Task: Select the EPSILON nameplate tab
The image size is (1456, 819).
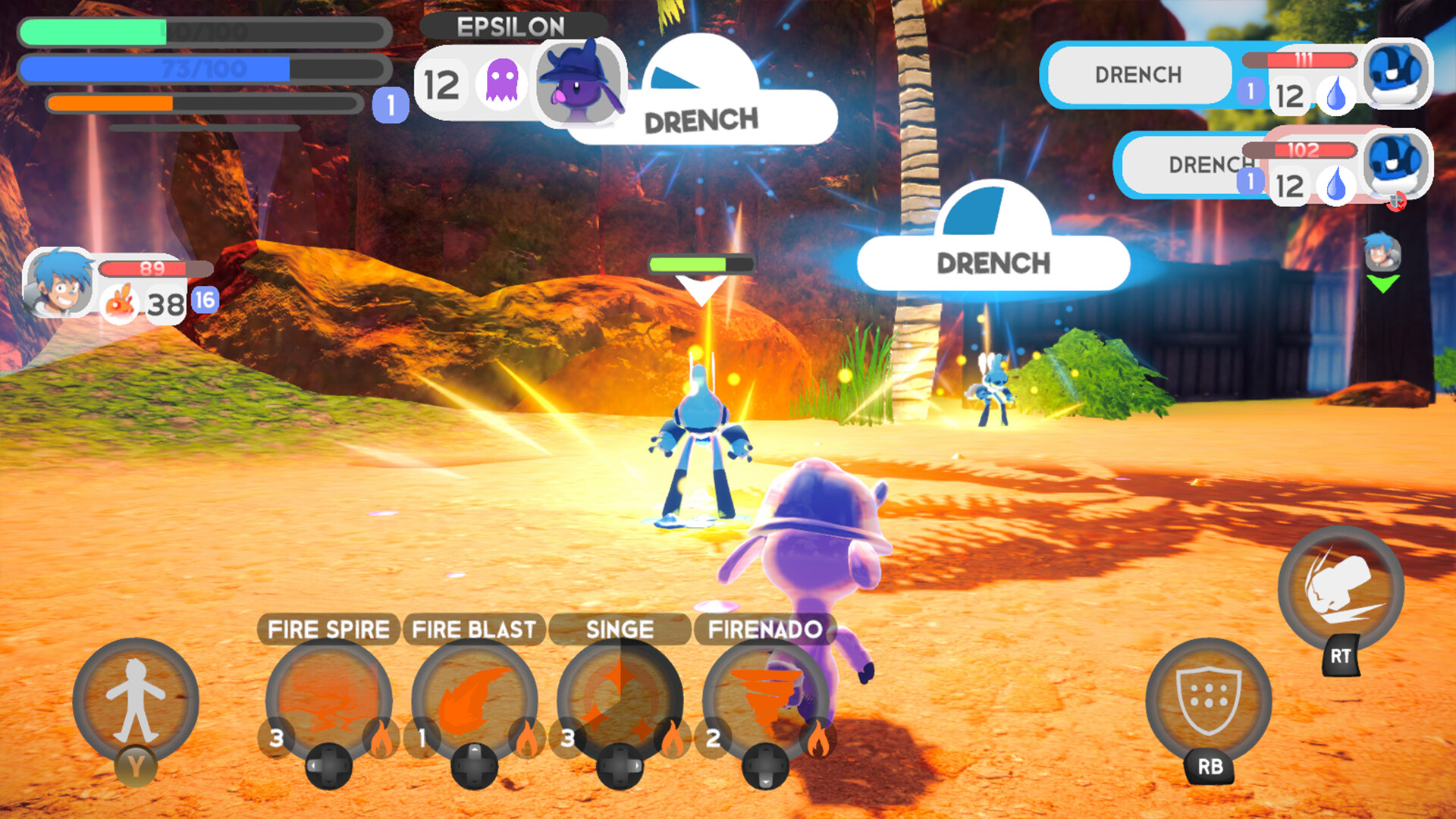Action: (x=510, y=25)
